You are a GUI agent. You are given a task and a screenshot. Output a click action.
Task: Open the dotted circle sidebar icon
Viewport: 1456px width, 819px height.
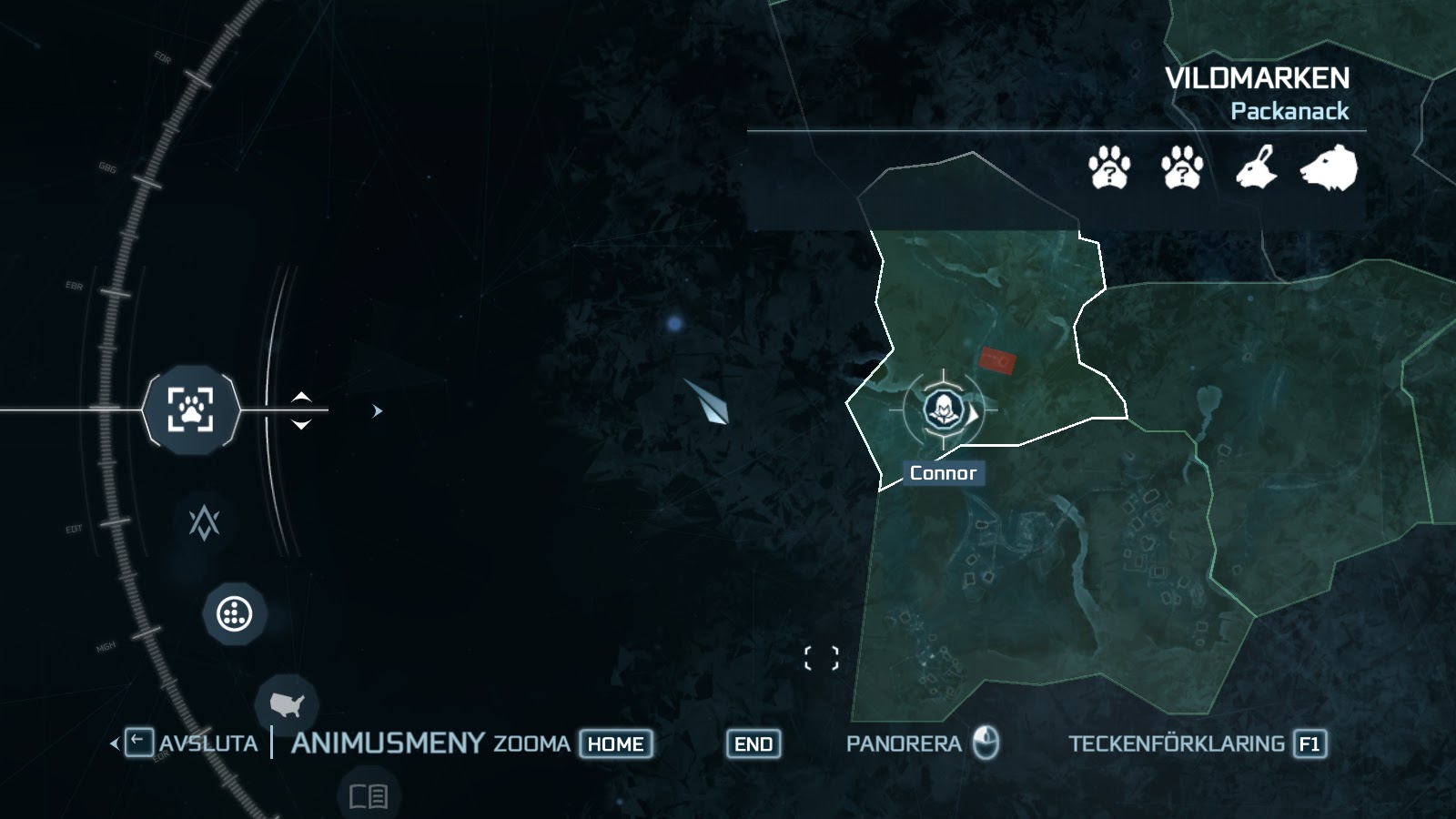(235, 614)
